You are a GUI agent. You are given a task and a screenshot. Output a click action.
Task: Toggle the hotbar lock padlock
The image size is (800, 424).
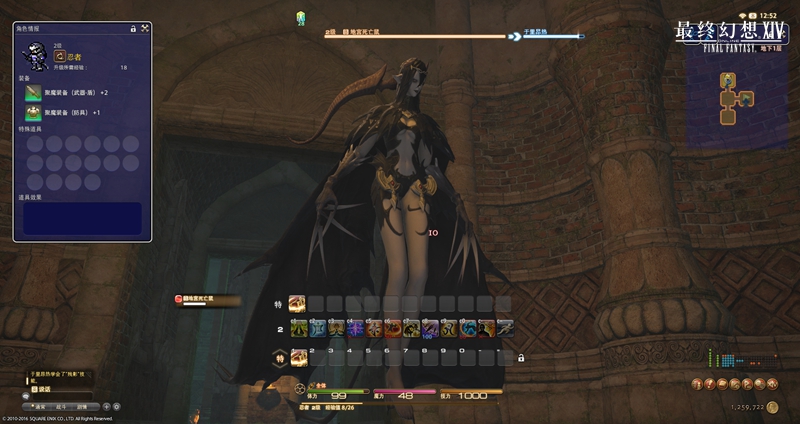click(520, 357)
